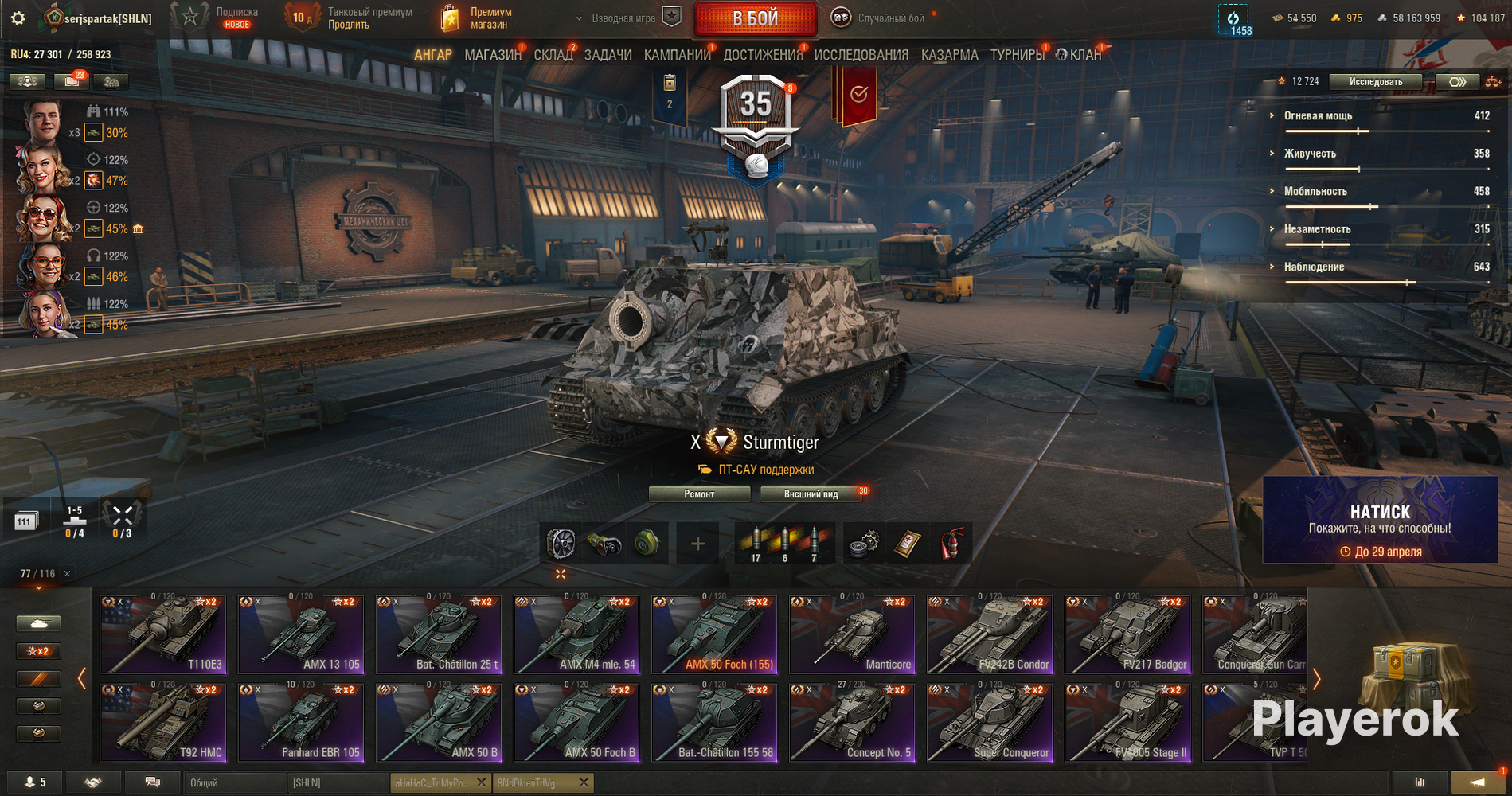Switch to the МАГАЗИН tab
1512x796 pixels.
pyautogui.click(x=492, y=55)
